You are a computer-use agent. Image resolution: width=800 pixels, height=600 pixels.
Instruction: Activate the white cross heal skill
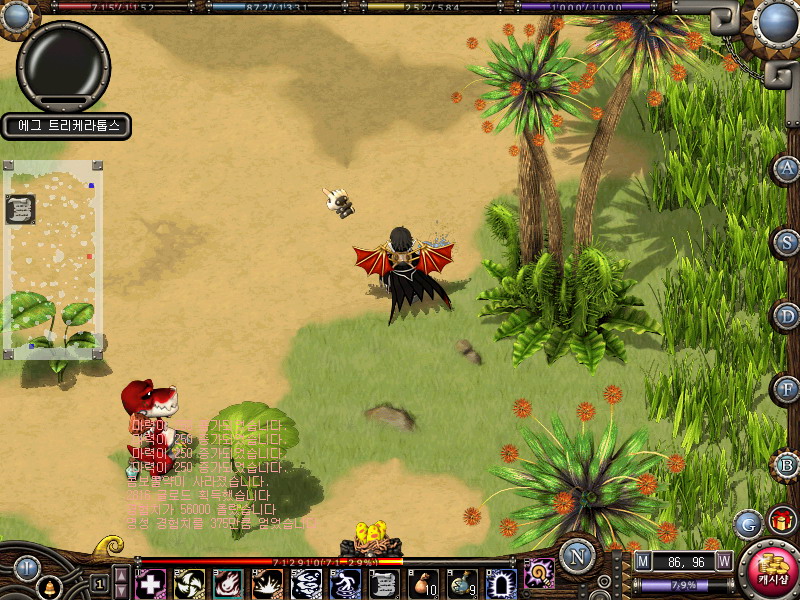pos(151,583)
